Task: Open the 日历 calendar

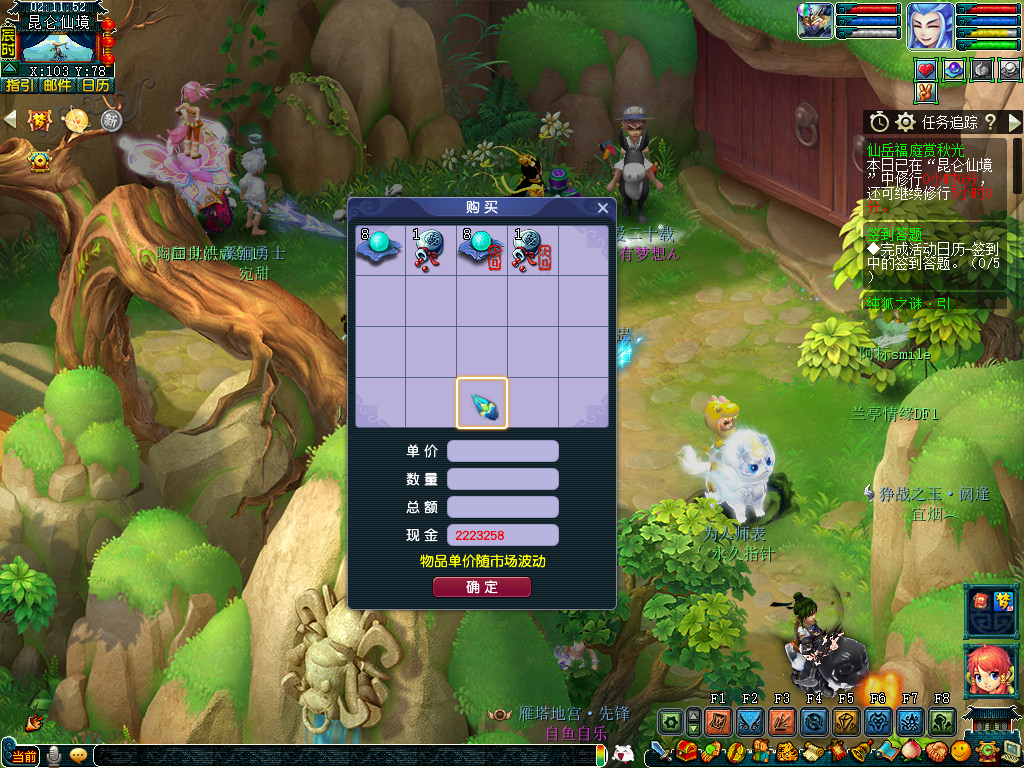Action: pos(96,86)
